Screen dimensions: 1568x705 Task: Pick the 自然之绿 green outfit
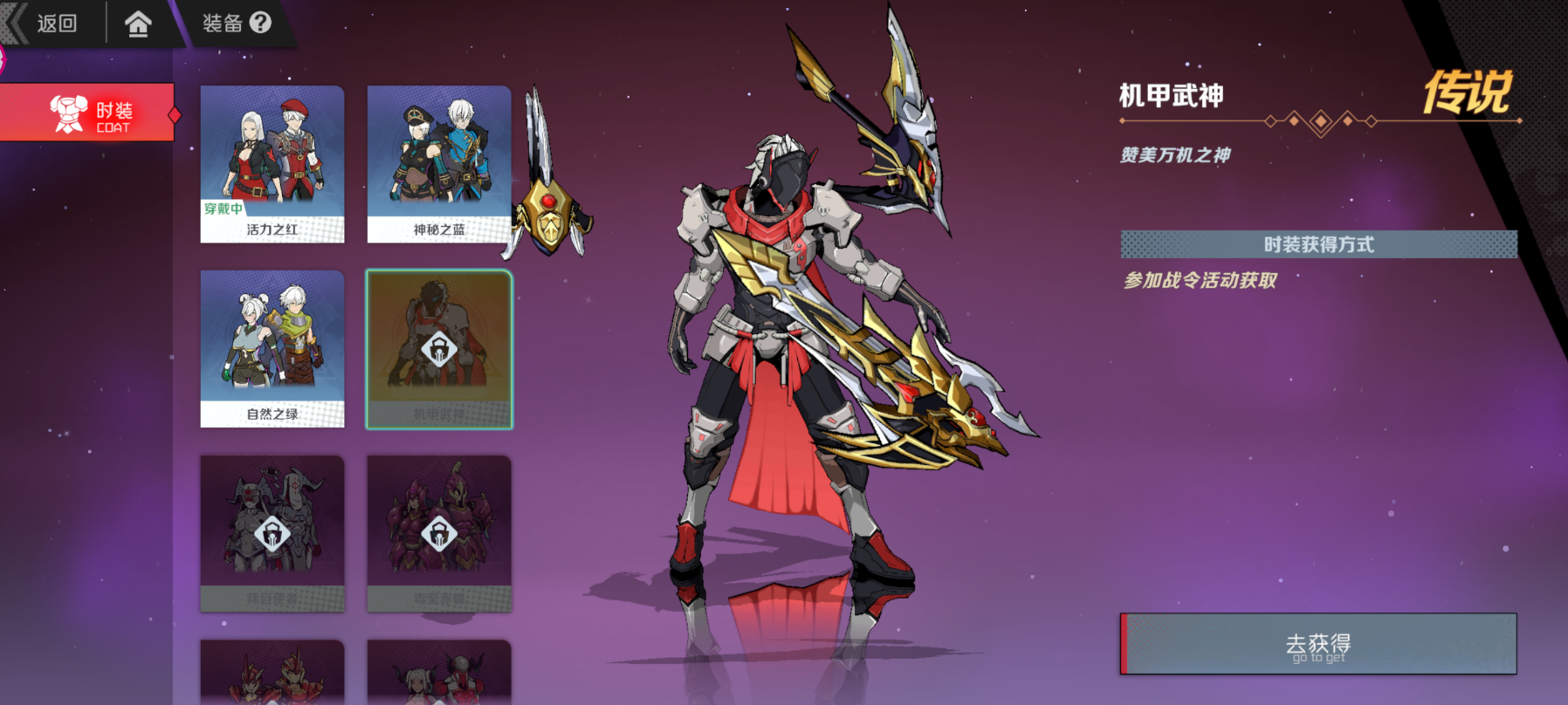coord(272,349)
